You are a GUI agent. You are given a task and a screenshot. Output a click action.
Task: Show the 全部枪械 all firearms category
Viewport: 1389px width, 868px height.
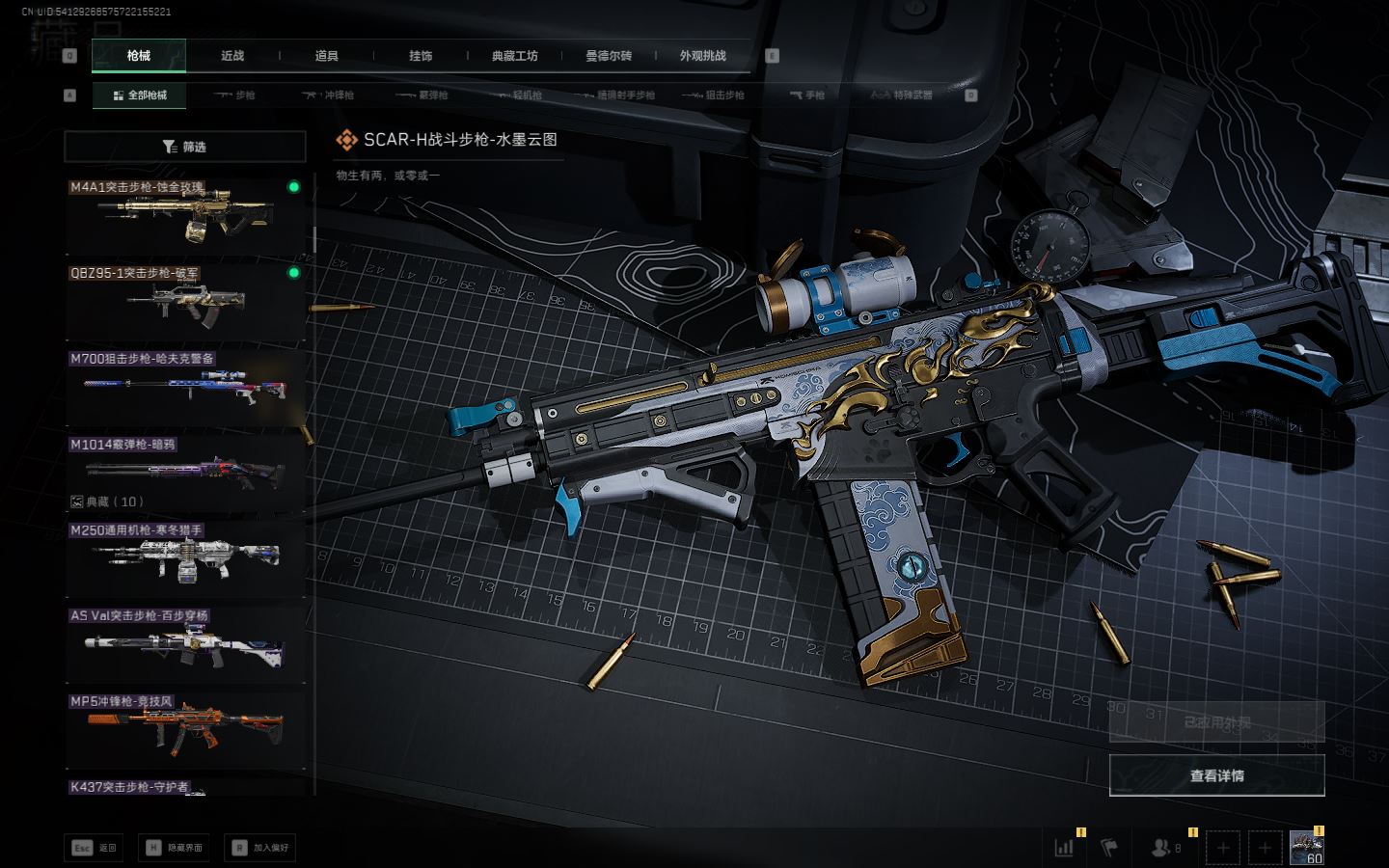tap(140, 95)
